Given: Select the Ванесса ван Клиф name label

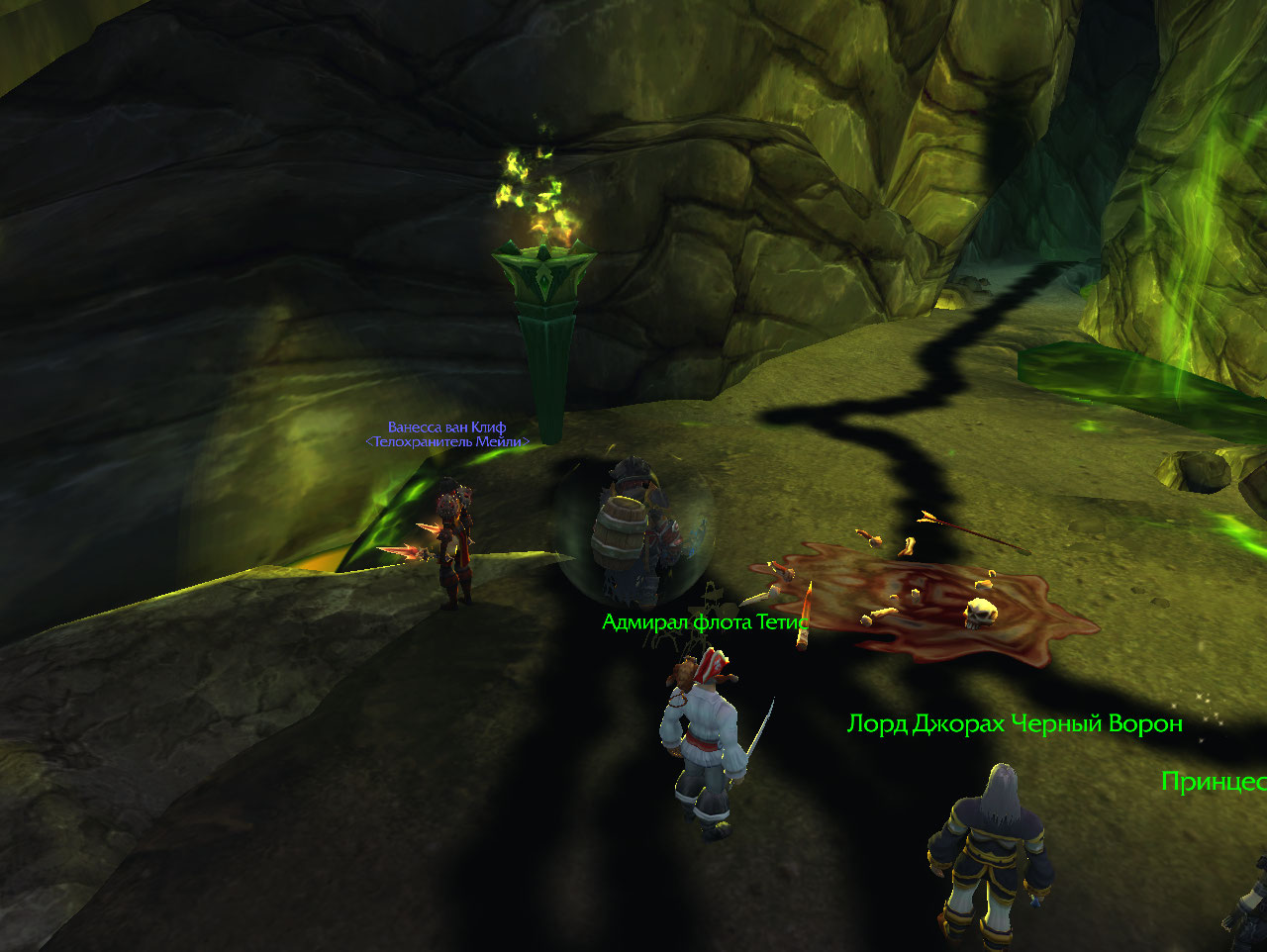Looking at the screenshot, I should point(446,428).
